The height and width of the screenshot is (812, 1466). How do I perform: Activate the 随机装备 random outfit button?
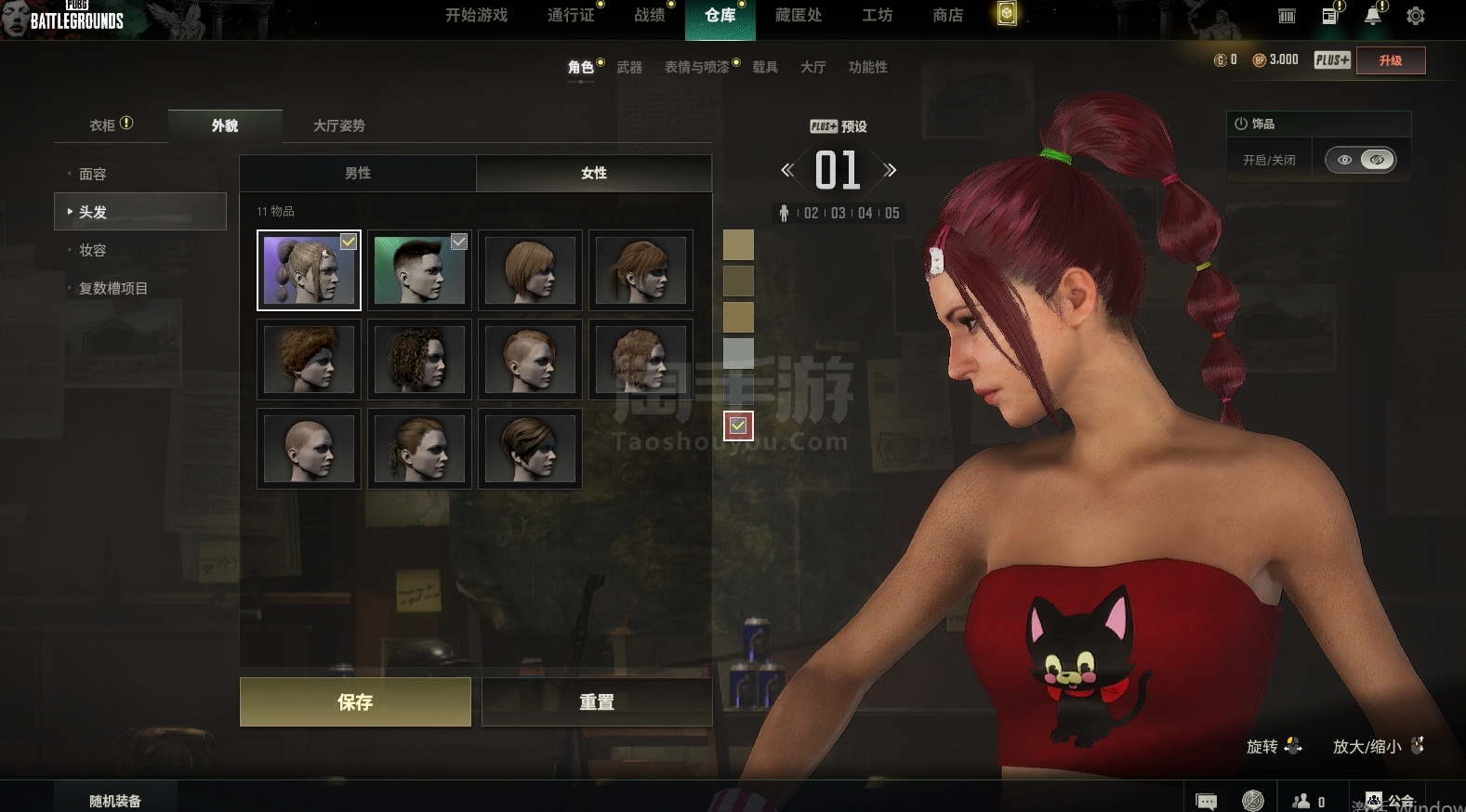point(115,800)
